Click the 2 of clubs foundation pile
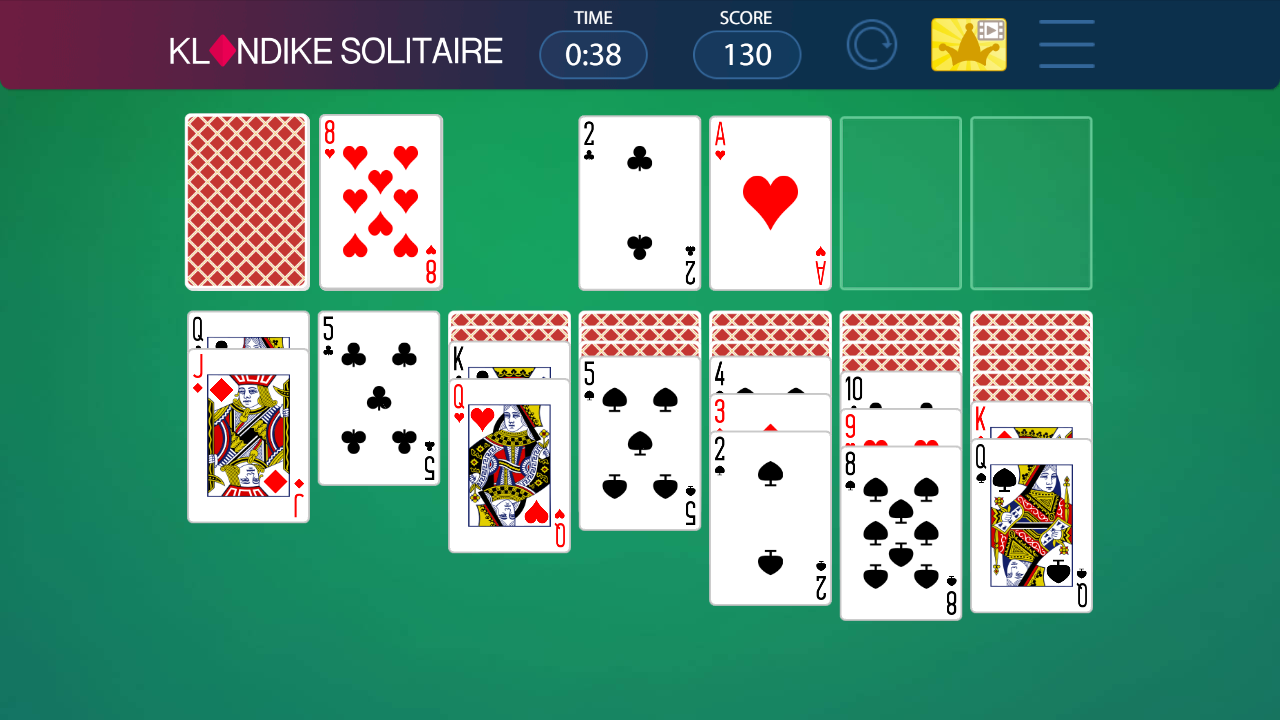Viewport: 1280px width, 720px height. click(639, 201)
